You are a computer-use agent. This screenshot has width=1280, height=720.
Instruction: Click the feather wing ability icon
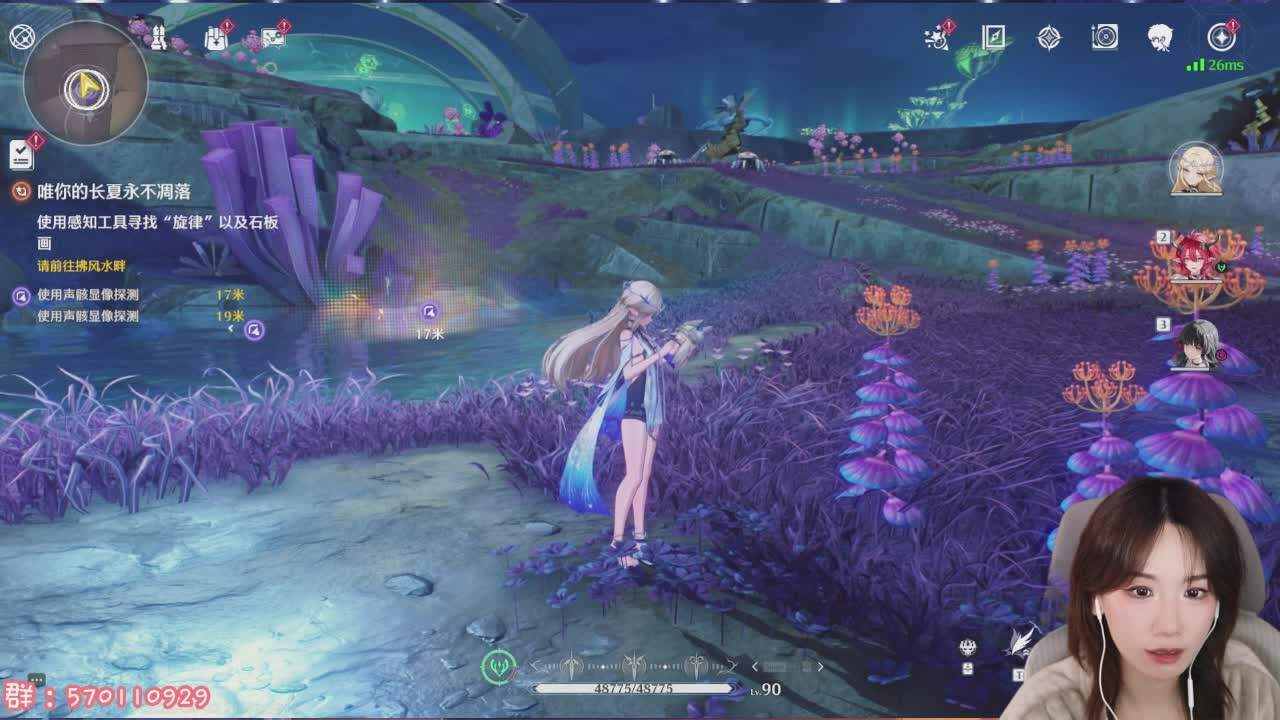tap(1021, 641)
